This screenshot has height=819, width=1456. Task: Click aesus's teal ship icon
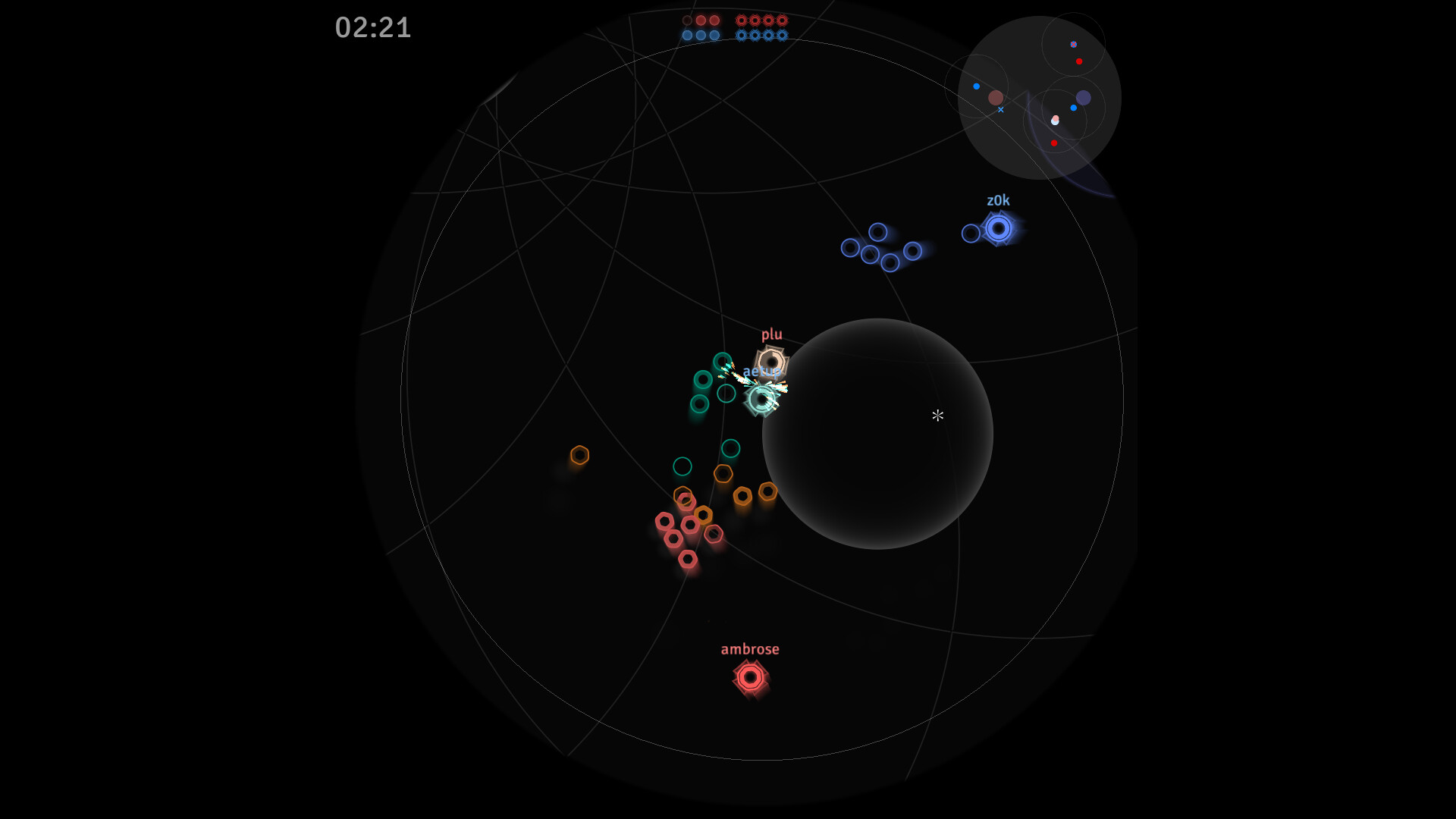coord(761,400)
